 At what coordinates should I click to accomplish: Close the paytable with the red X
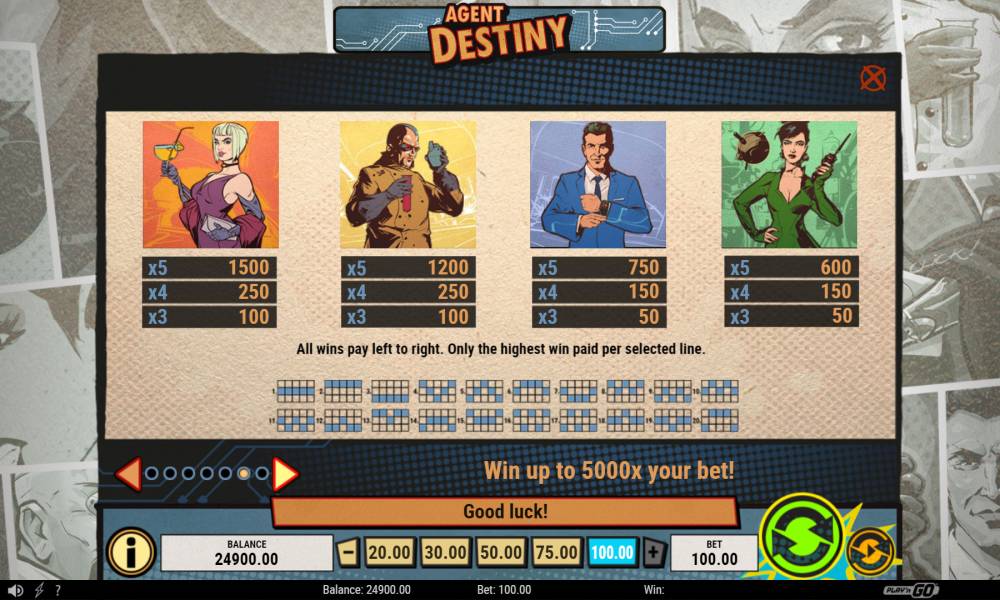(873, 78)
